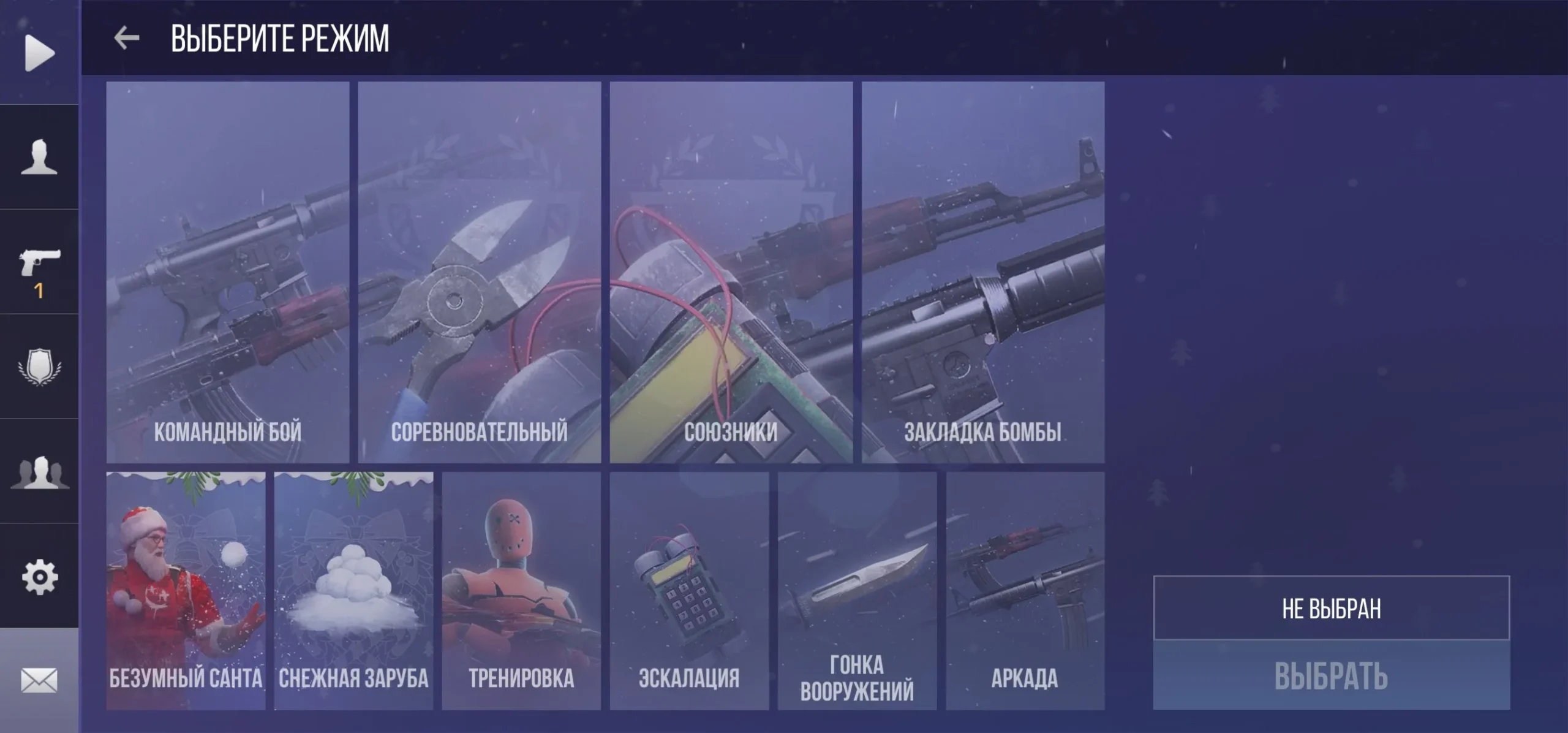
Task: Select the Командный бой mode
Action: pos(228,272)
